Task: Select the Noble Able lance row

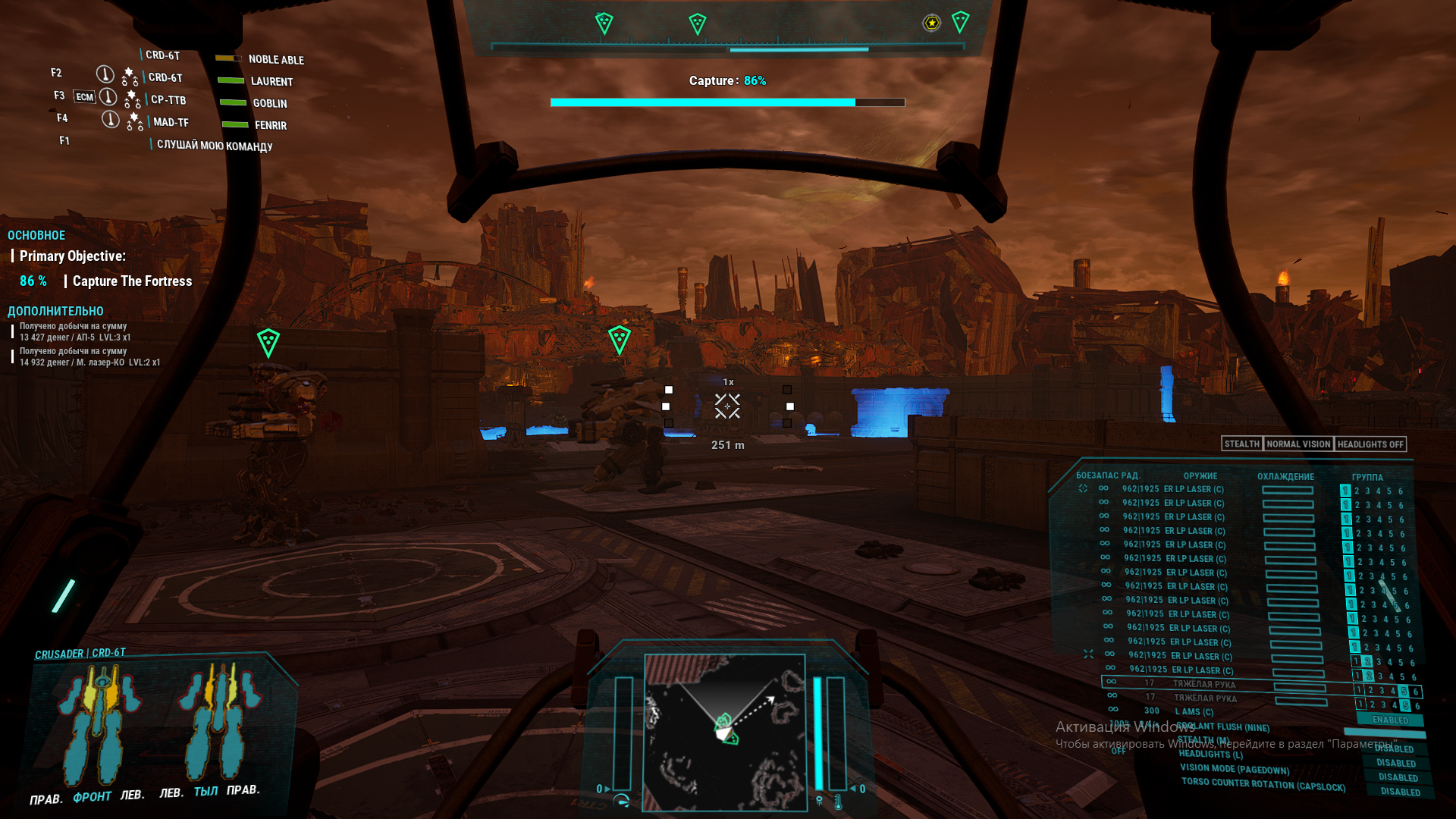Action: [276, 59]
